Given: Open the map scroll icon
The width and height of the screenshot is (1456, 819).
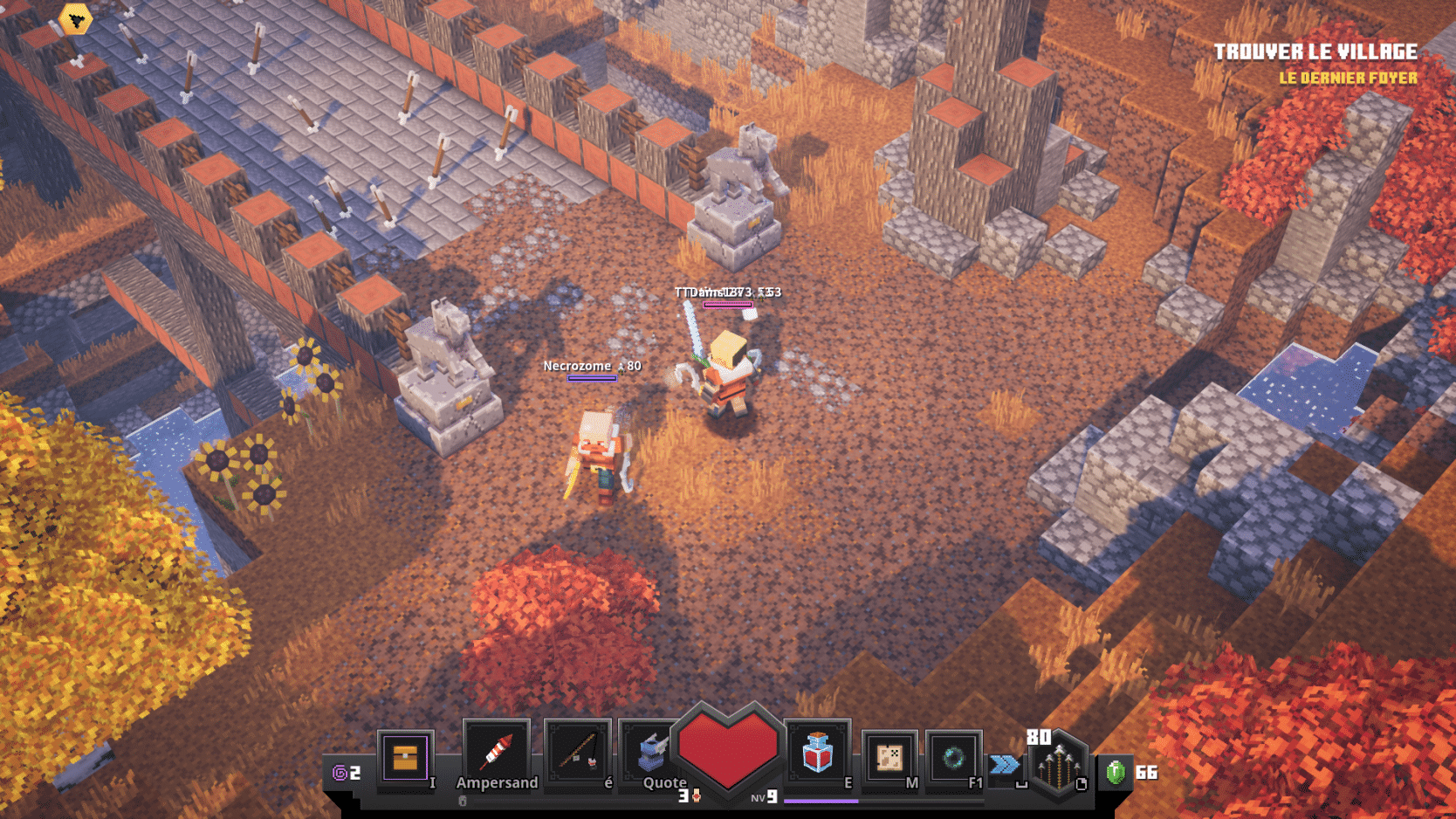Looking at the screenshot, I should point(889,757).
